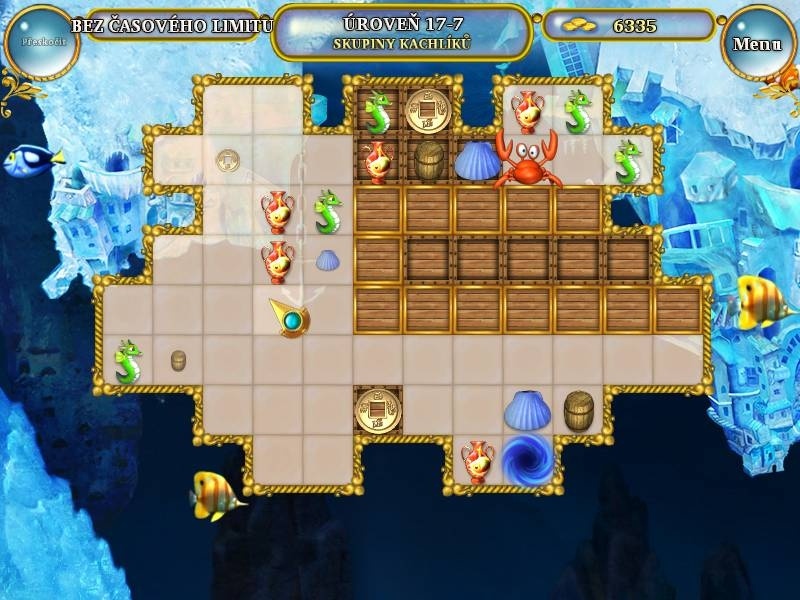
Task: Select the red crab tile
Action: click(527, 158)
